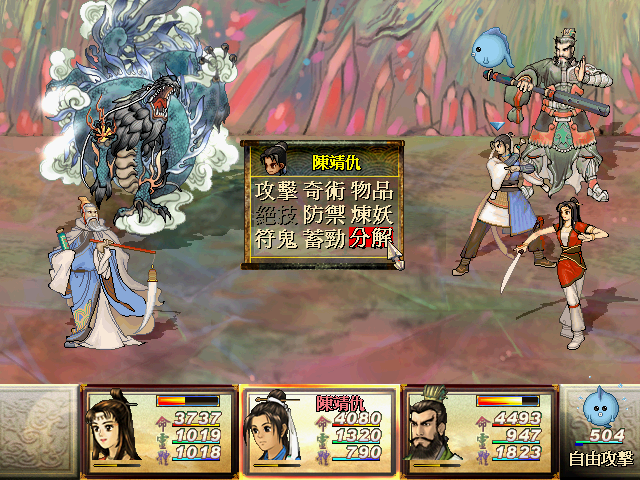Select the 物品 items command
Viewport: 640px width, 480px height.
coord(371,191)
